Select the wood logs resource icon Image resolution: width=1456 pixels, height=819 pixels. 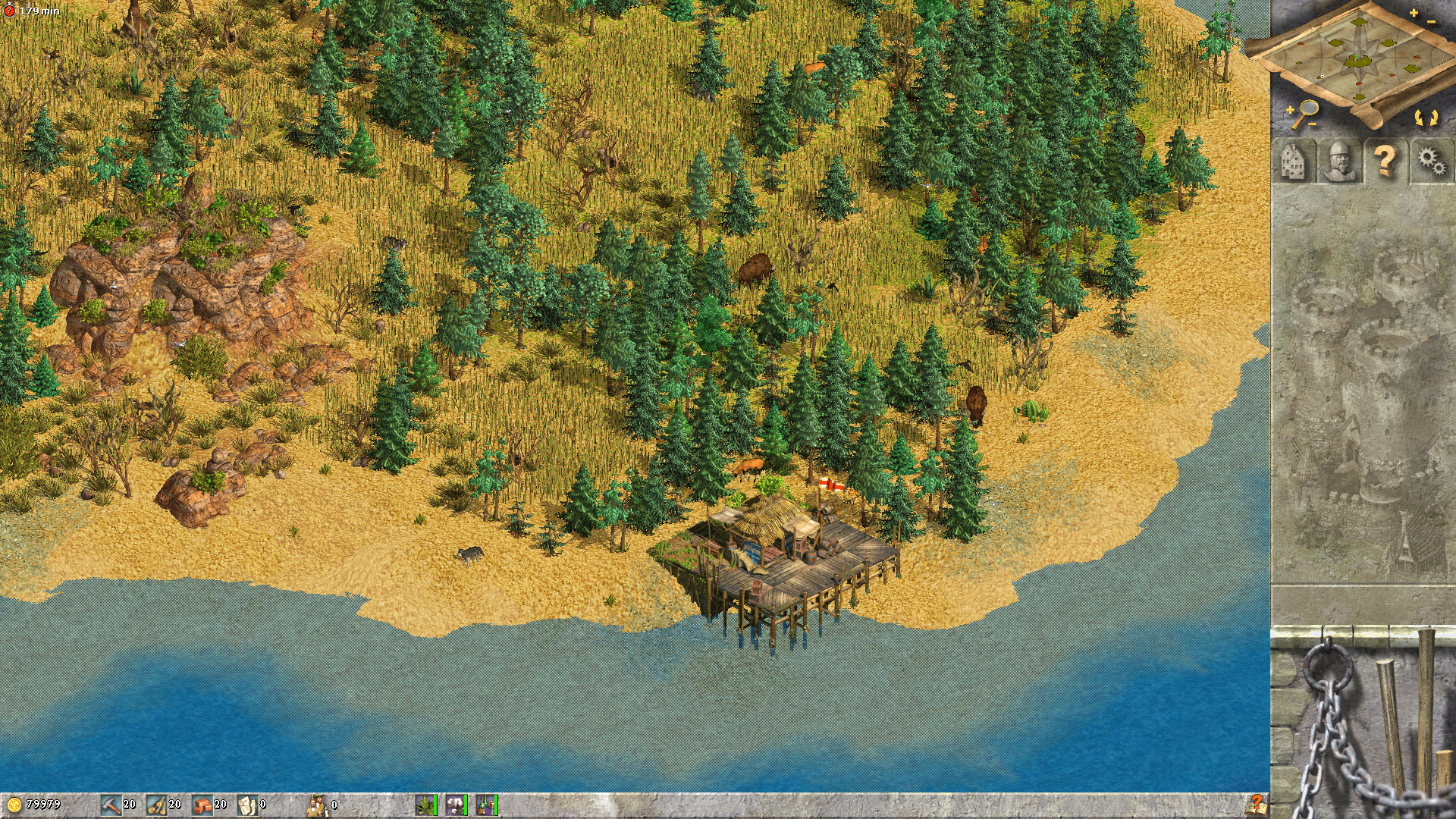pos(157,805)
